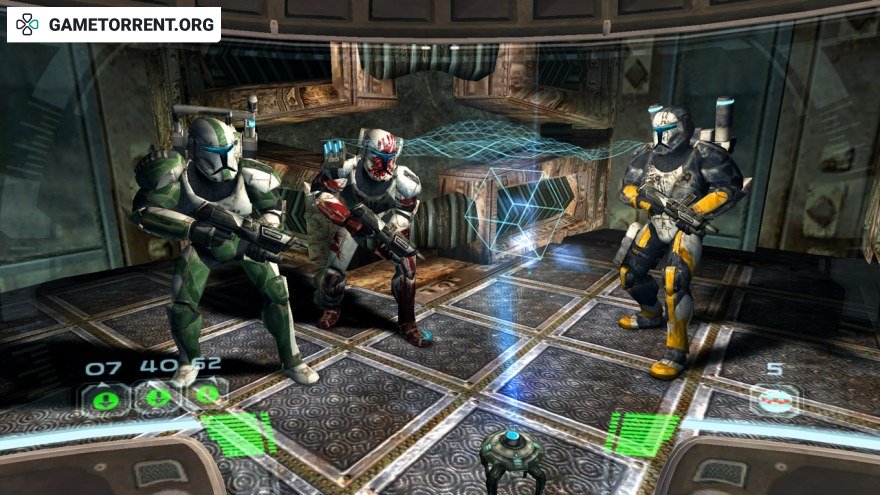880x495 pixels.
Task: Open the GAMETORRENT.ORG watermark link
Action: coord(113,24)
